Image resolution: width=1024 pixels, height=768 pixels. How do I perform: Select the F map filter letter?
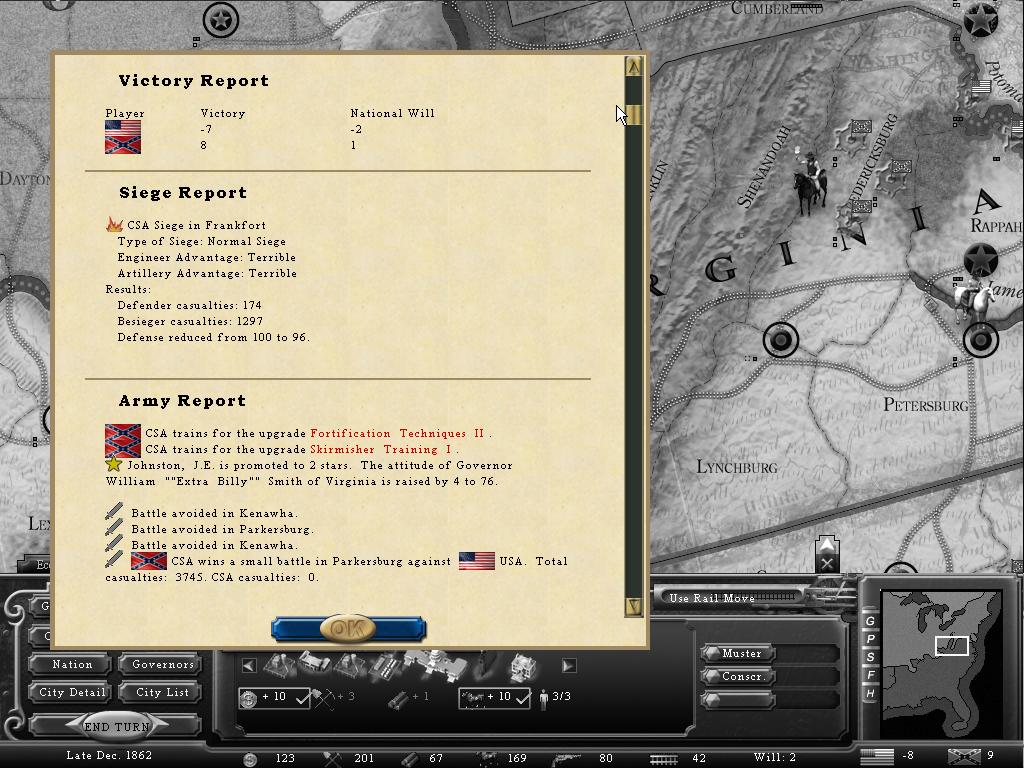click(870, 675)
